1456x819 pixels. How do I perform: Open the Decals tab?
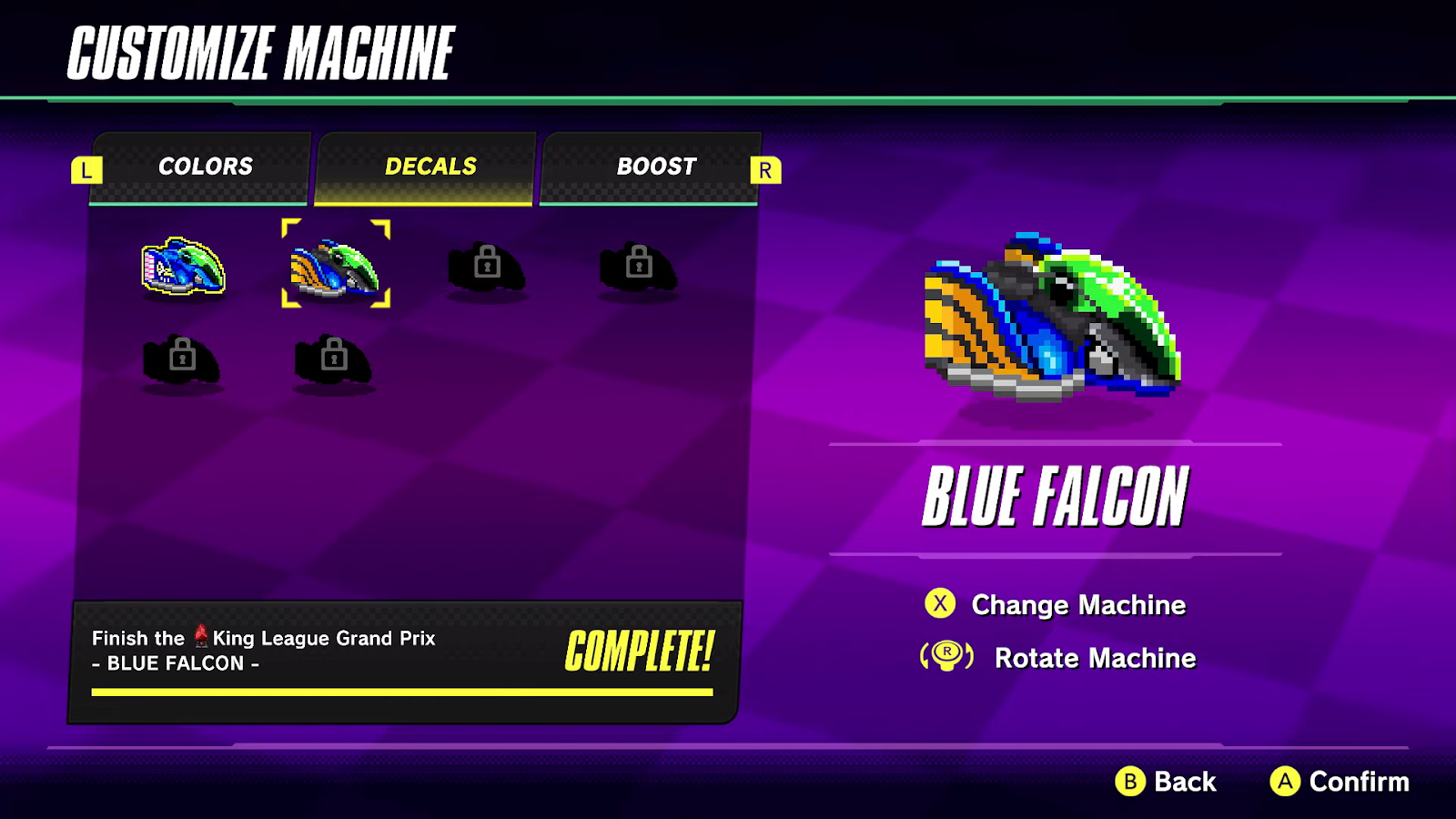click(x=430, y=167)
